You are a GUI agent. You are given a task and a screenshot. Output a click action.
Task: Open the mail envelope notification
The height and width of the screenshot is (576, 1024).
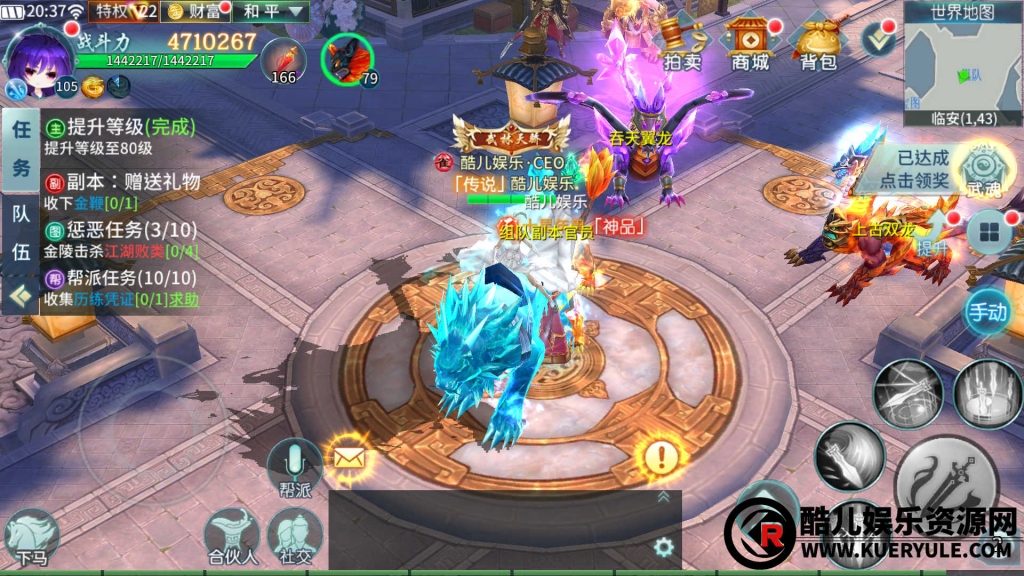pyautogui.click(x=347, y=459)
